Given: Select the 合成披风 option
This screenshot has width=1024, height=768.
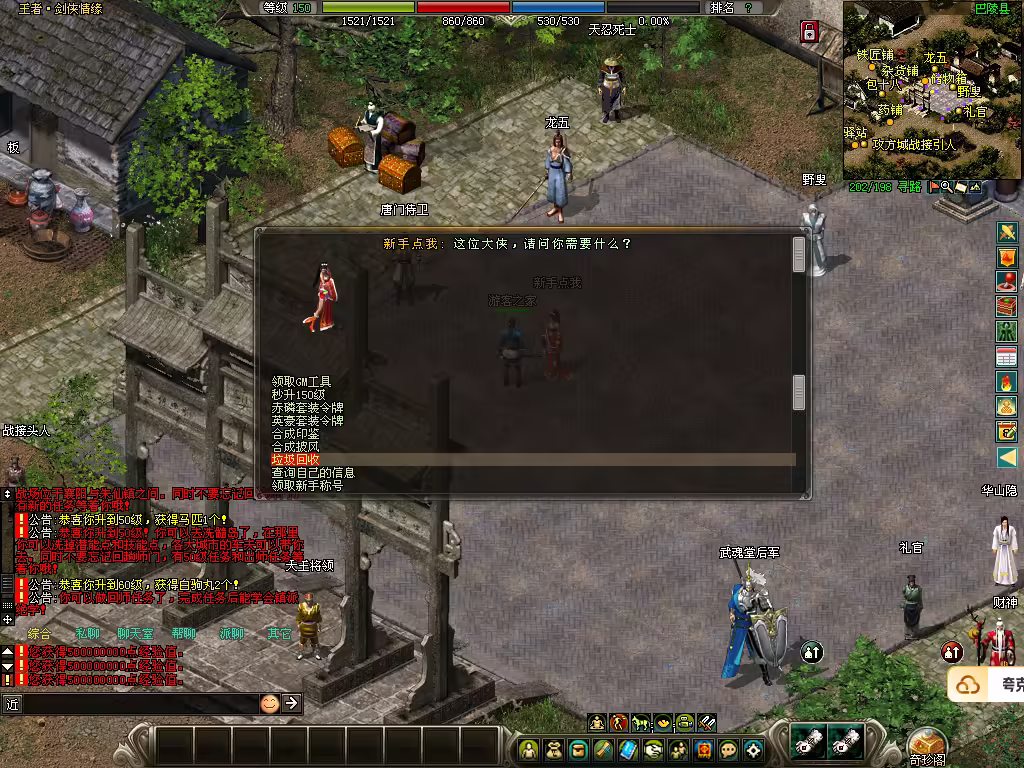Looking at the screenshot, I should tap(296, 447).
